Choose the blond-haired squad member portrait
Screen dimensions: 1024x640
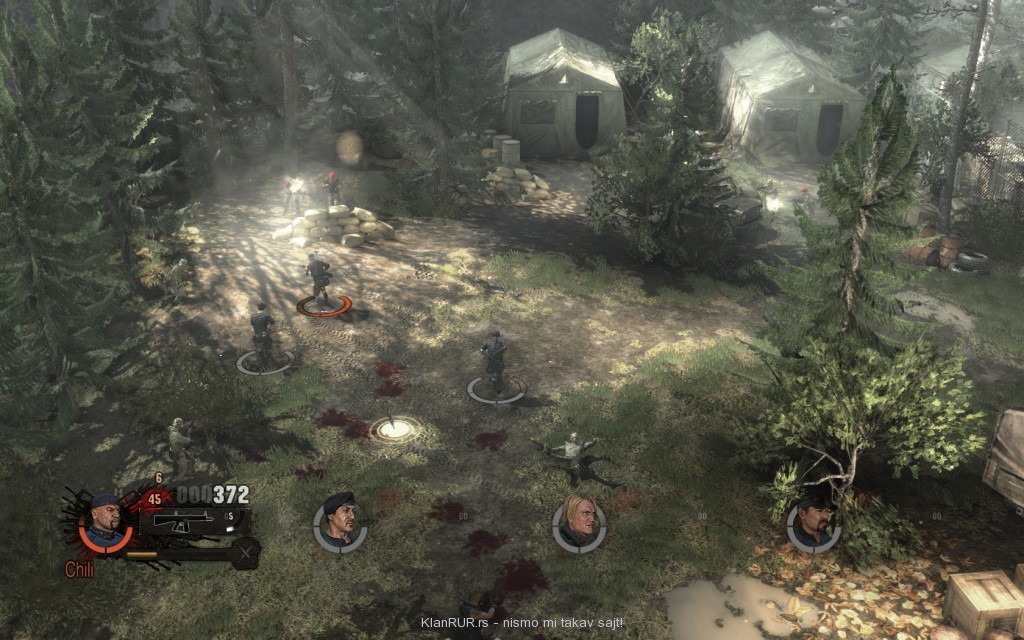[579, 521]
